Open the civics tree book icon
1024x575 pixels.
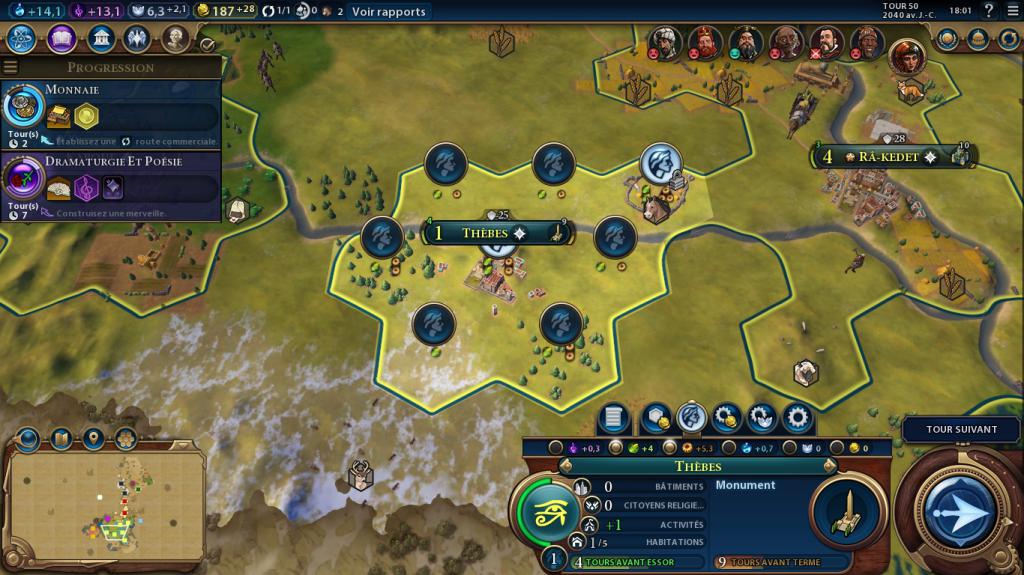(x=62, y=39)
